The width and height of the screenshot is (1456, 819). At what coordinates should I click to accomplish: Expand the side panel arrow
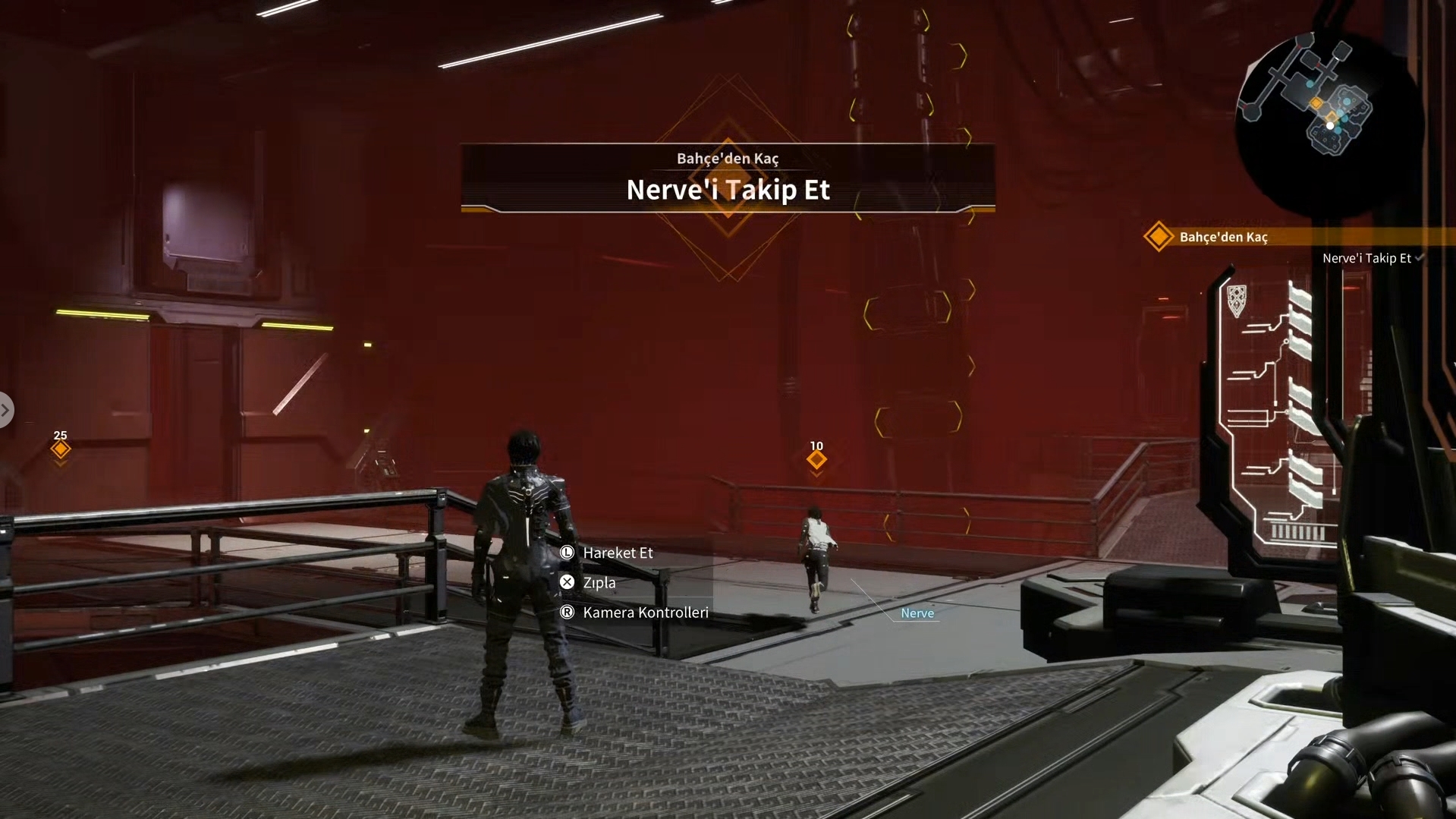(x=5, y=410)
